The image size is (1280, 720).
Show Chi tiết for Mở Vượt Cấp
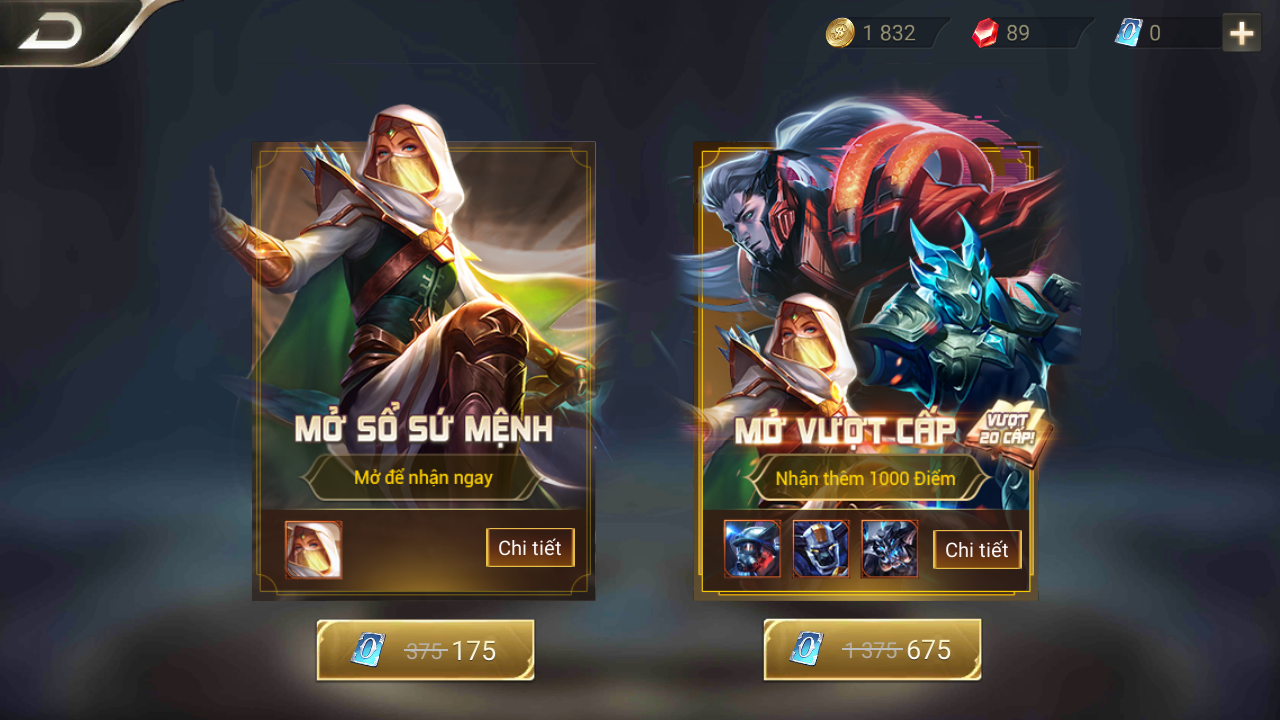977,550
